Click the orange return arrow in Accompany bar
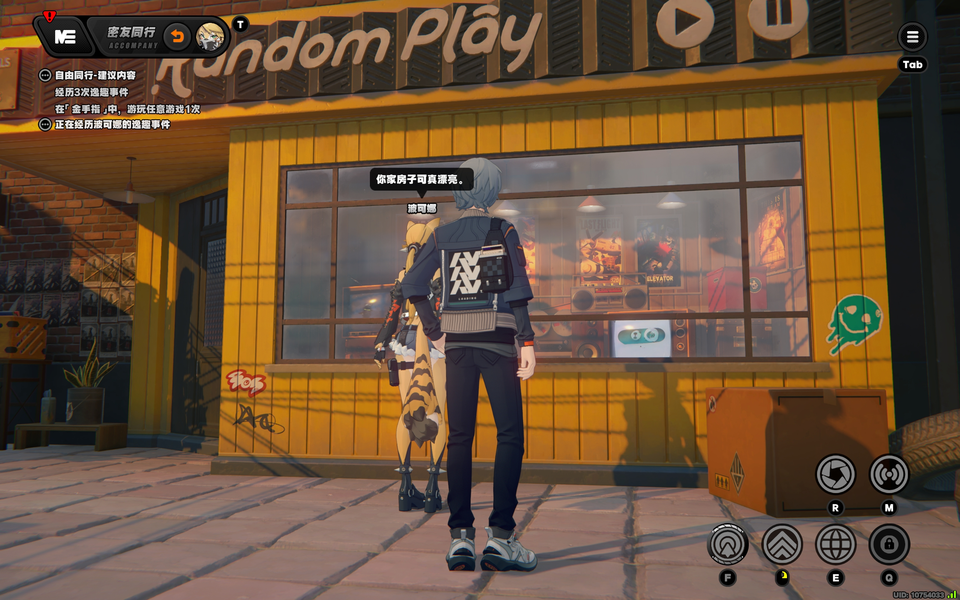Viewport: 960px width, 600px height. [177, 37]
